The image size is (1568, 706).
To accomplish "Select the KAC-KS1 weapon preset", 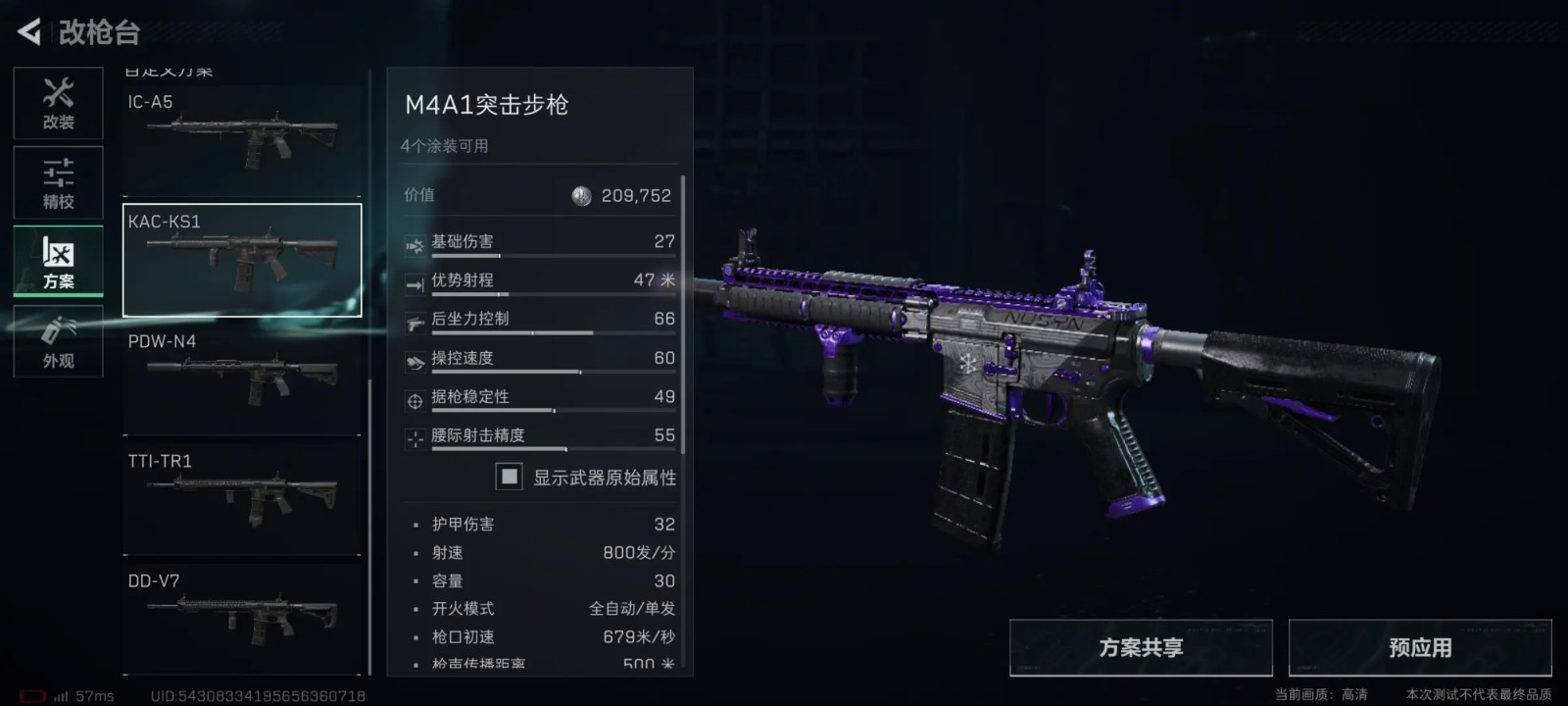I will (x=242, y=260).
